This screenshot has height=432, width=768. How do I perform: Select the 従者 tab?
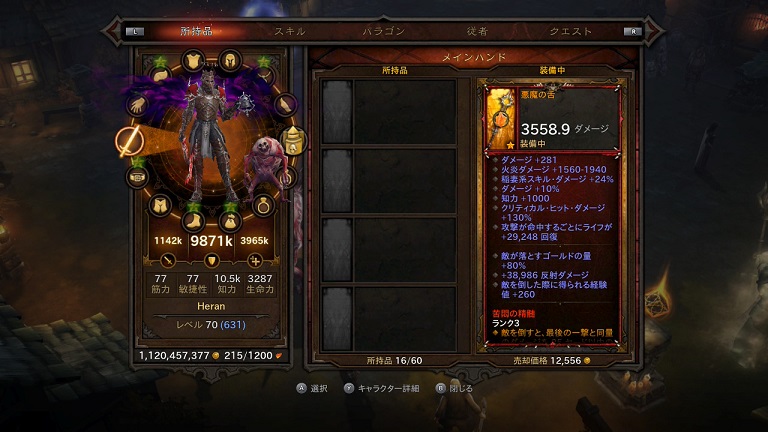click(x=477, y=31)
